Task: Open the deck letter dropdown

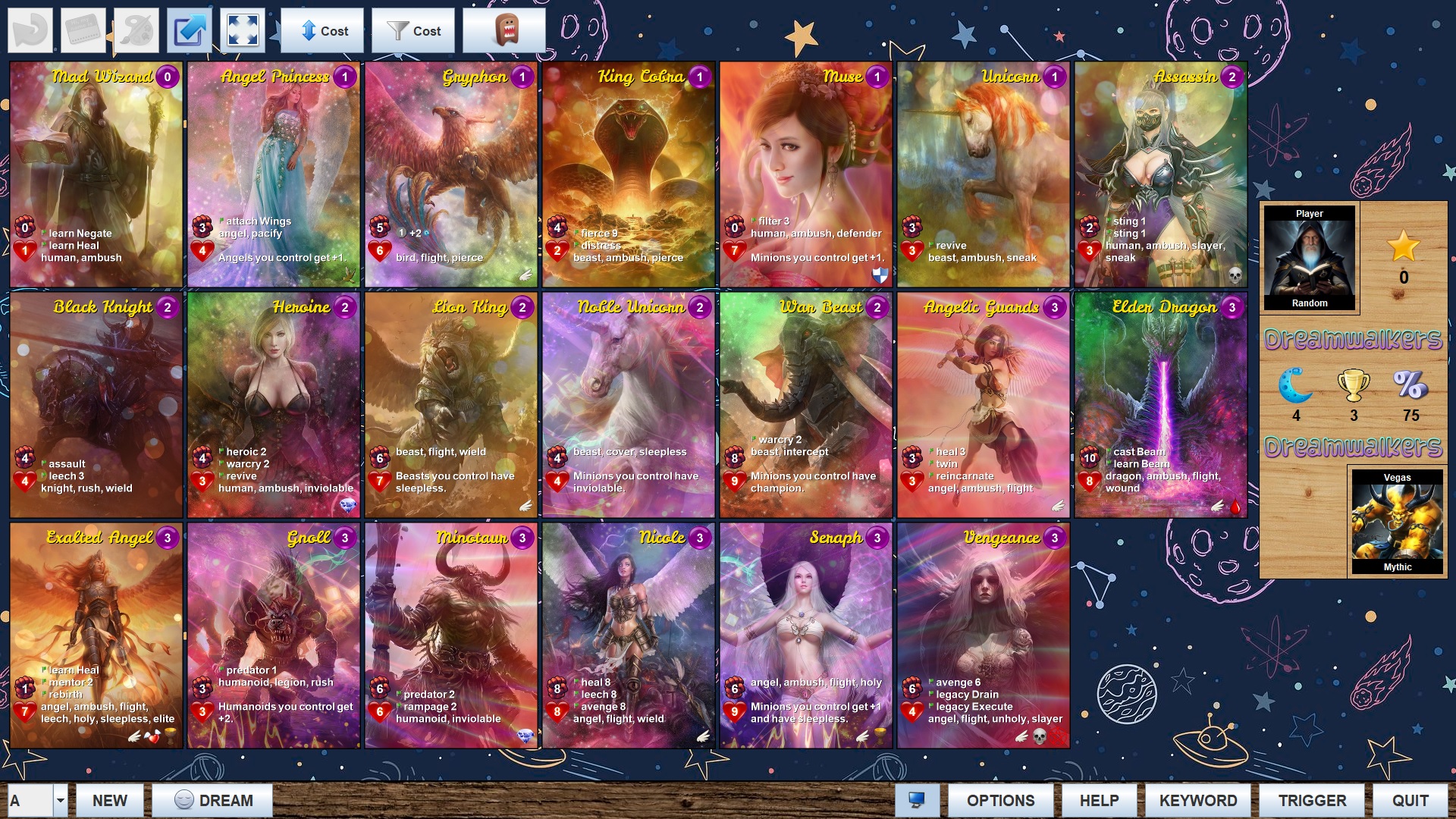Action: (x=60, y=800)
